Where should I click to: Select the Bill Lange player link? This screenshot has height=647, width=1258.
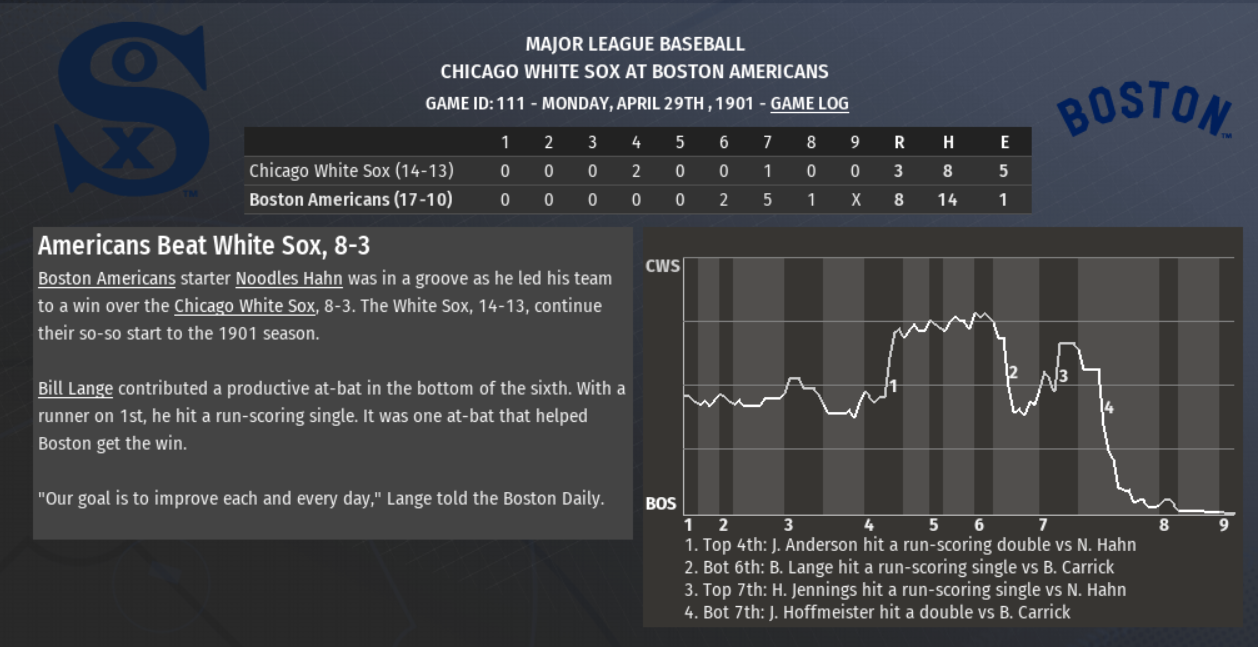tap(75, 388)
